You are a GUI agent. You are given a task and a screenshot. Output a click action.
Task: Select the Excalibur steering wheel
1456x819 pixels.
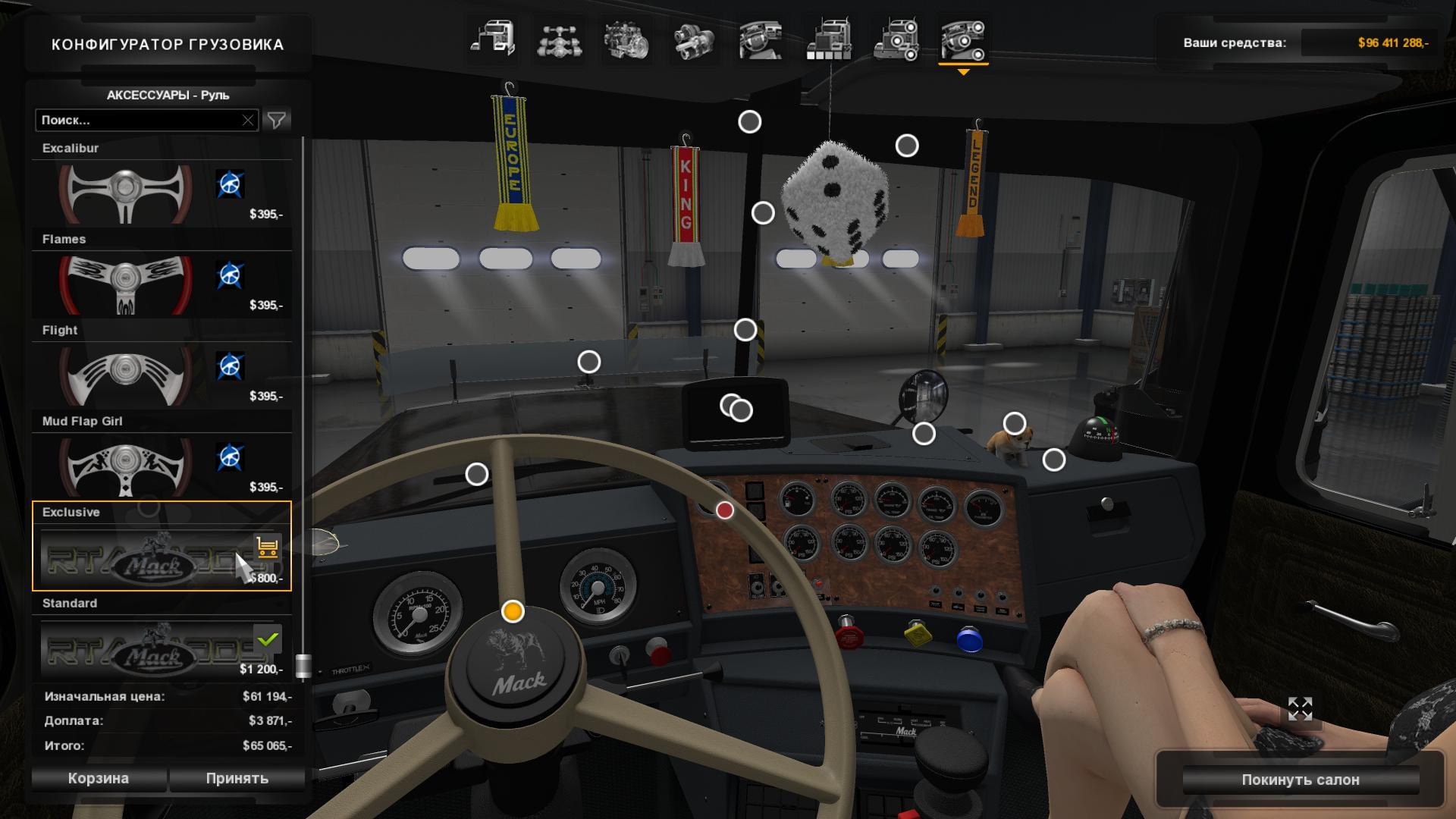126,193
